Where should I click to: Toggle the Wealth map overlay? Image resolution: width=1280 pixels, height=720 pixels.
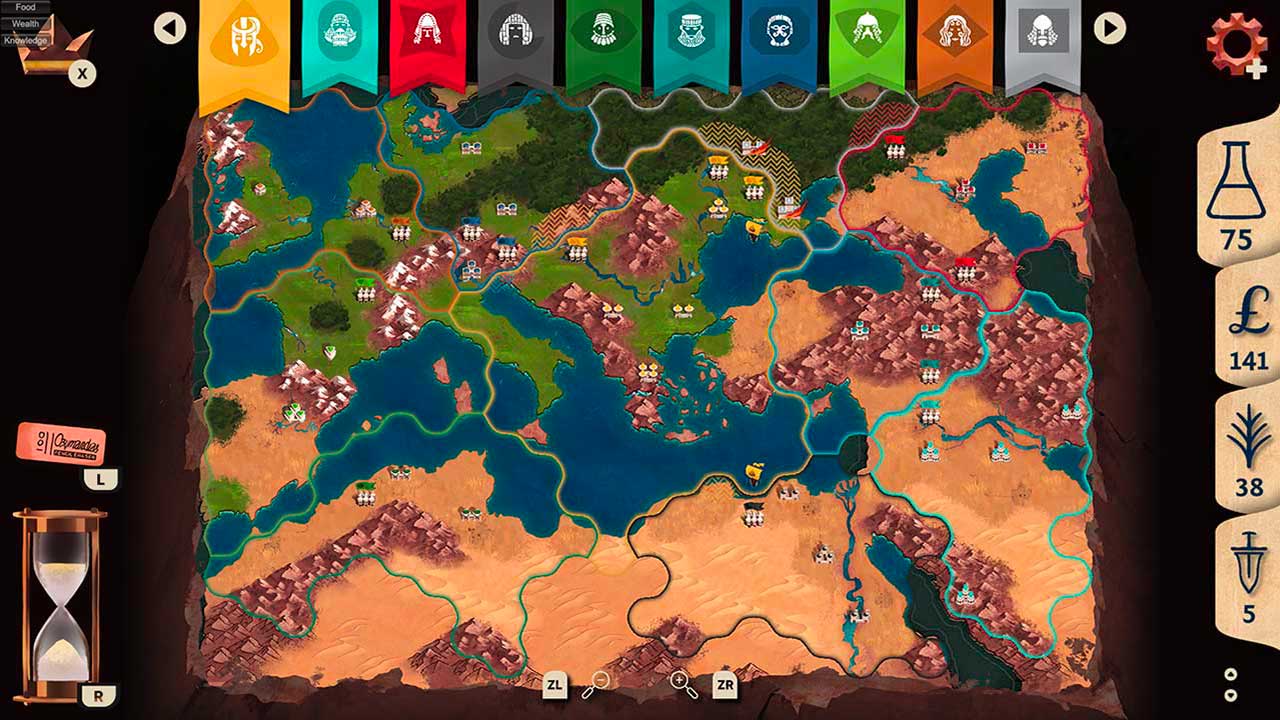(x=24, y=22)
